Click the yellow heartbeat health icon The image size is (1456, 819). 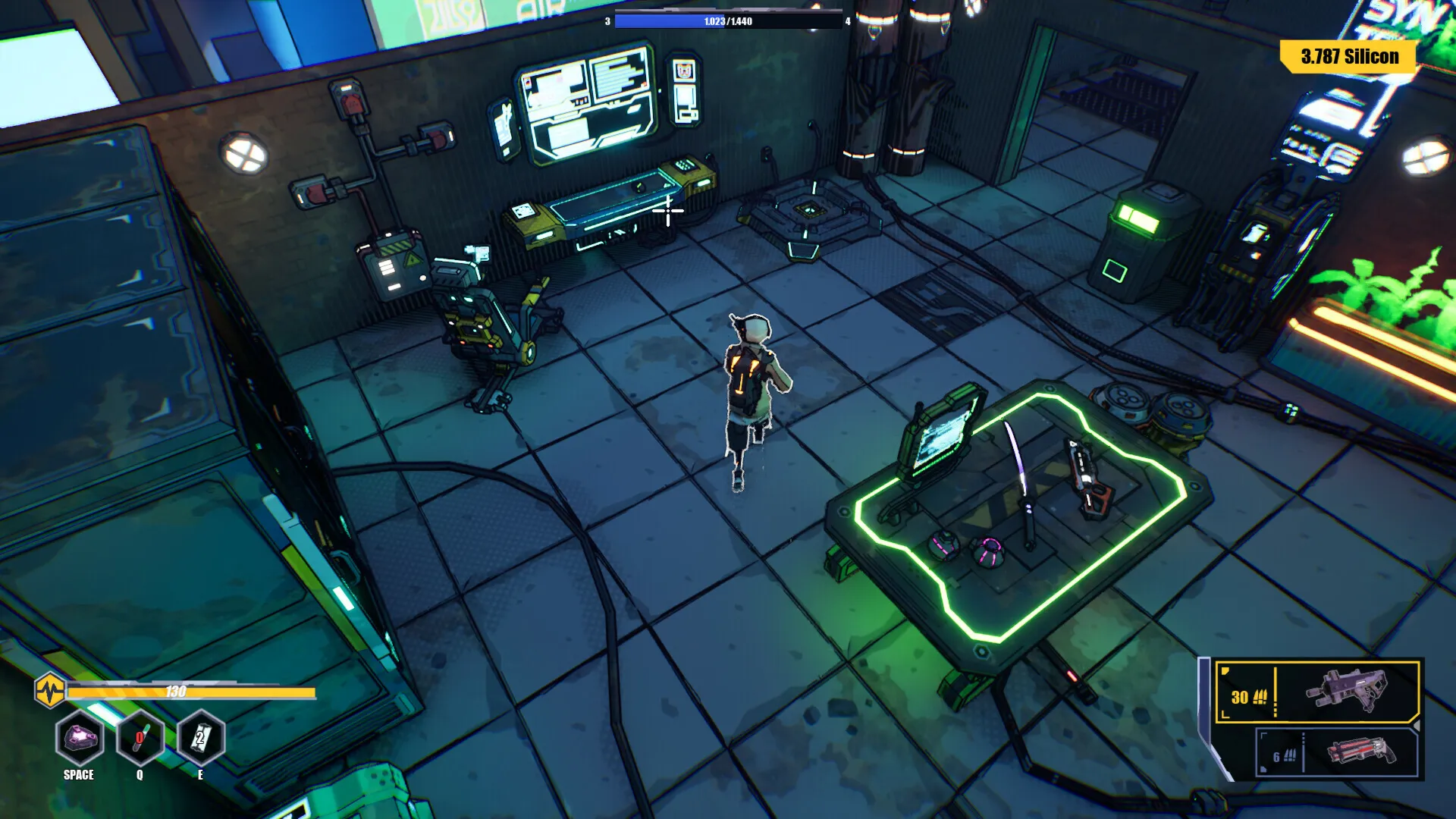coord(50,691)
